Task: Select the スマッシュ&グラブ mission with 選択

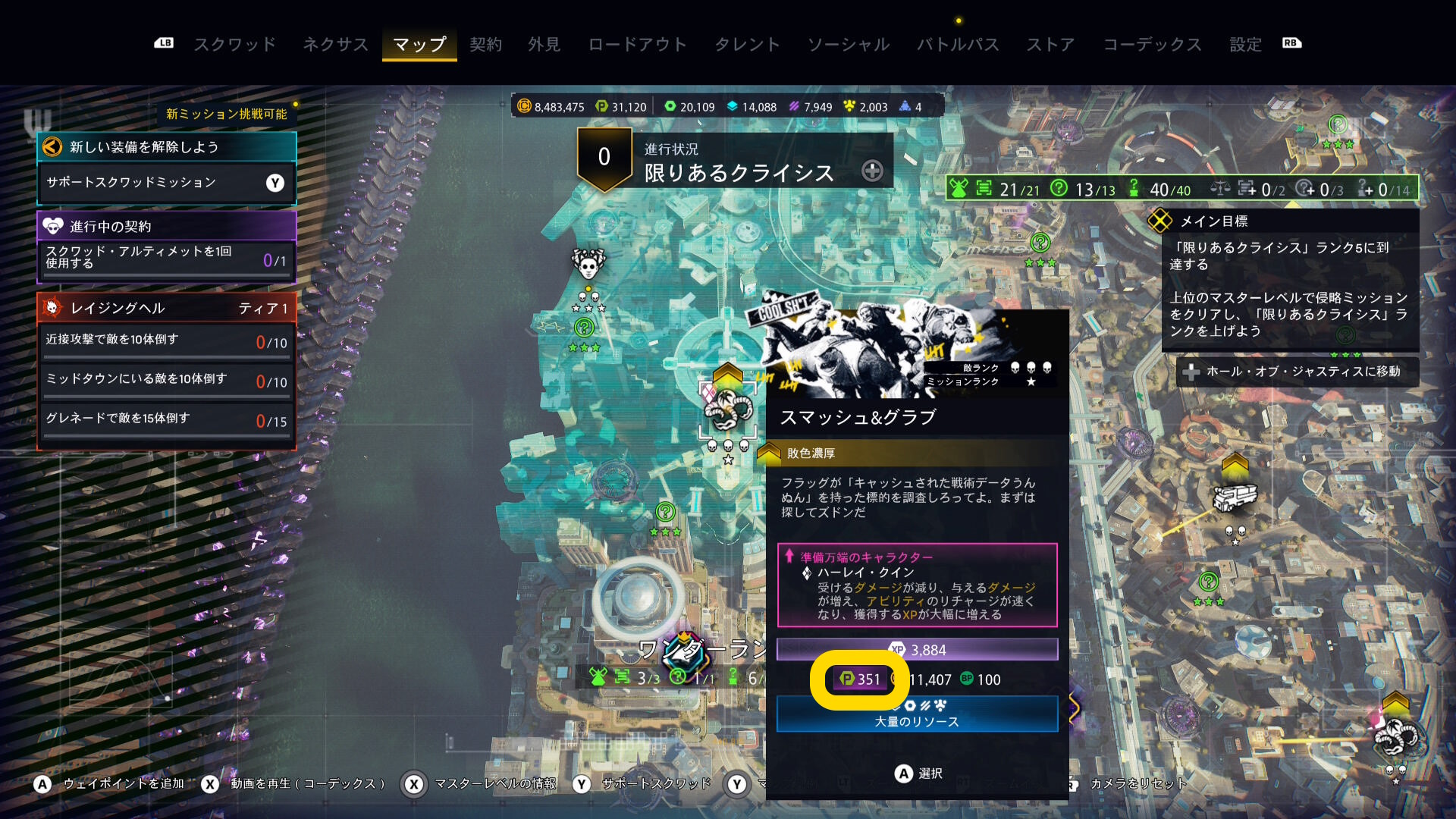Action: (918, 773)
